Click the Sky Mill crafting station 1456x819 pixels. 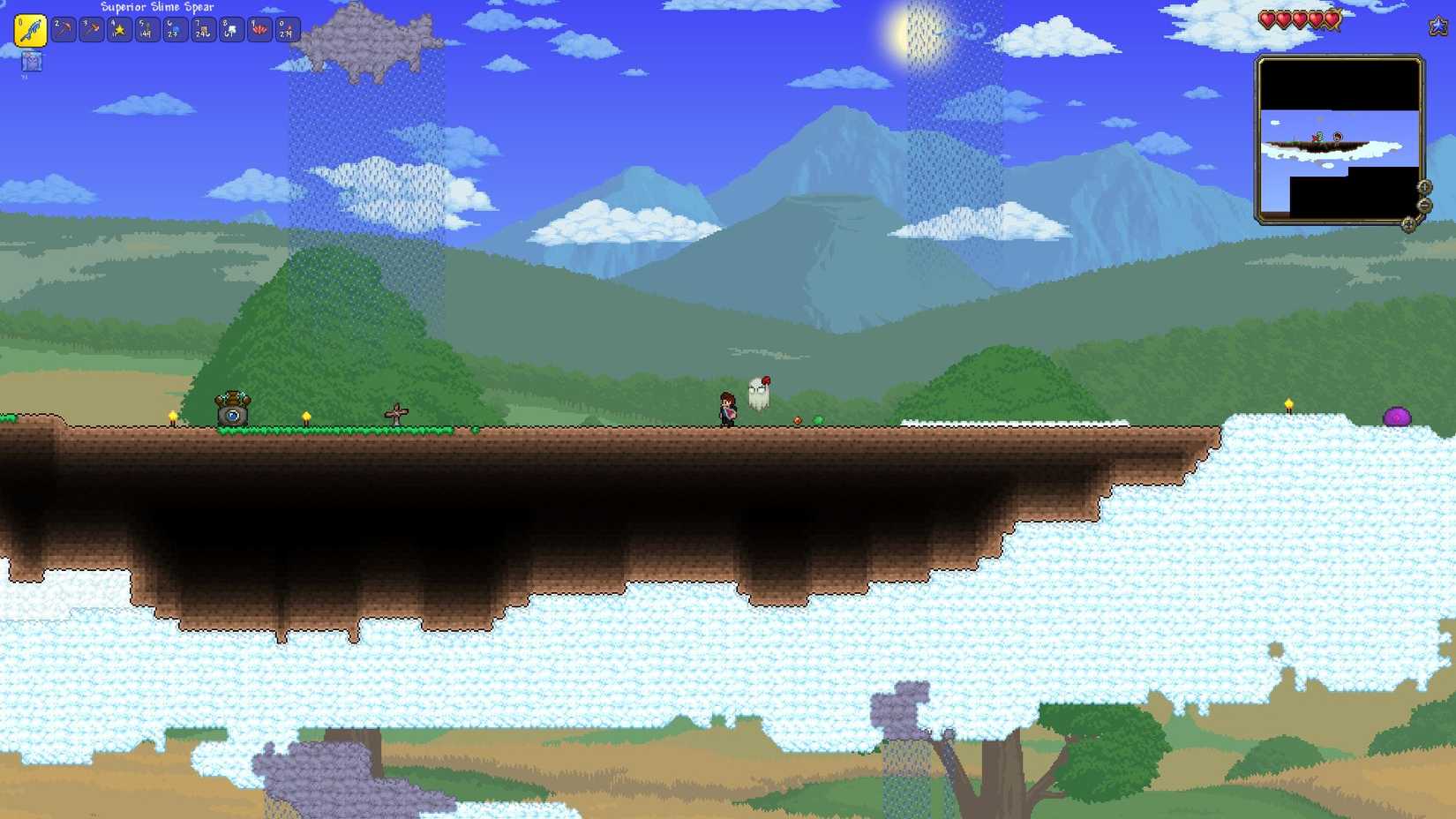(232, 408)
